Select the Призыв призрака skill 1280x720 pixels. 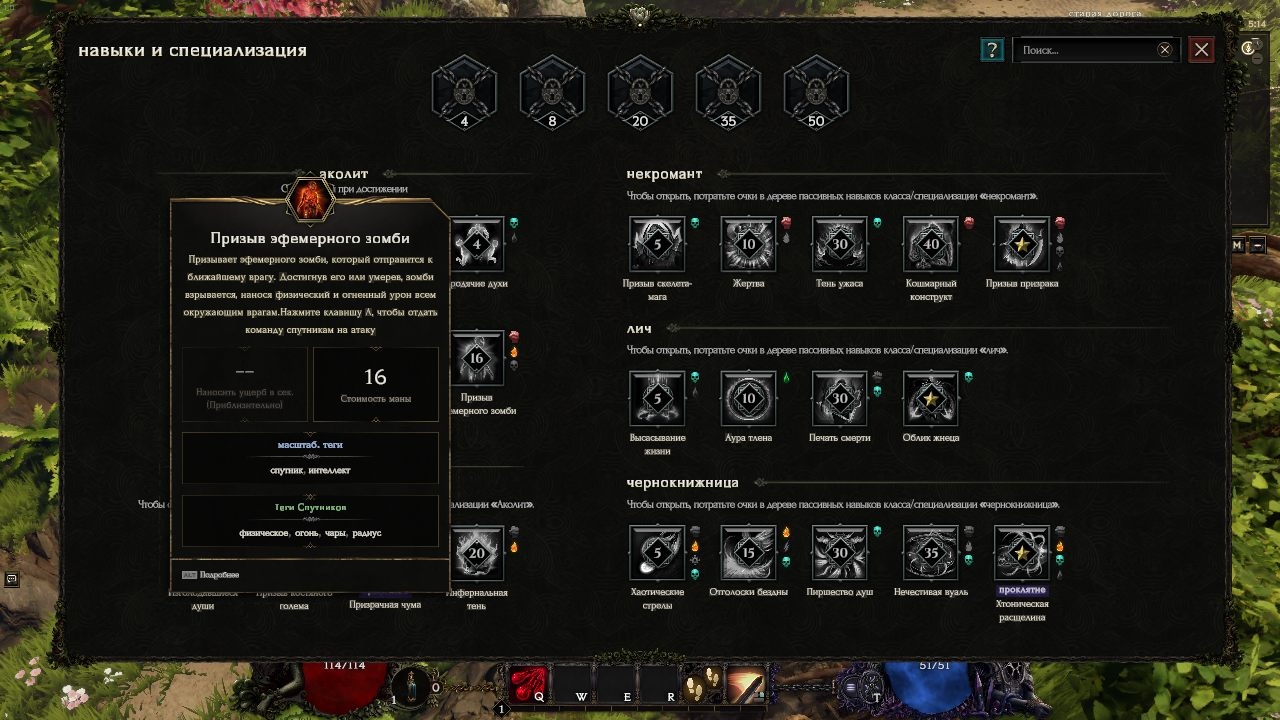coord(1021,244)
